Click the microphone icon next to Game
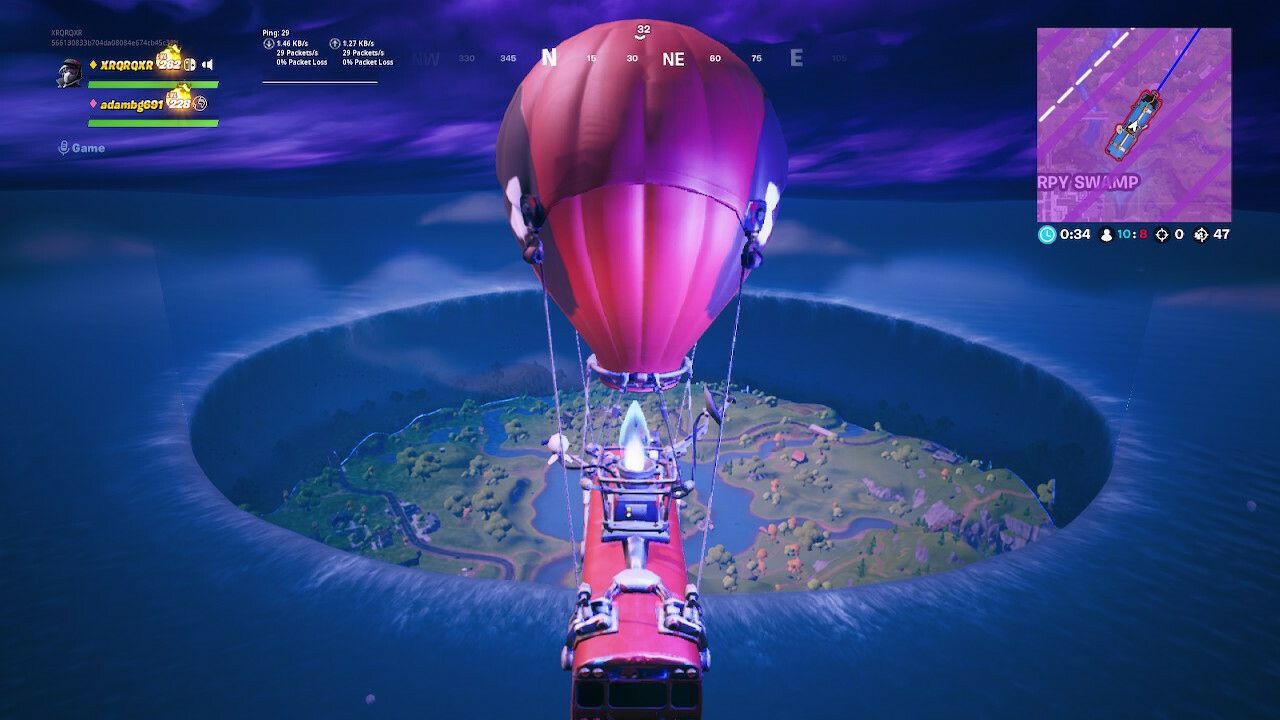This screenshot has height=720, width=1280. coord(64,147)
